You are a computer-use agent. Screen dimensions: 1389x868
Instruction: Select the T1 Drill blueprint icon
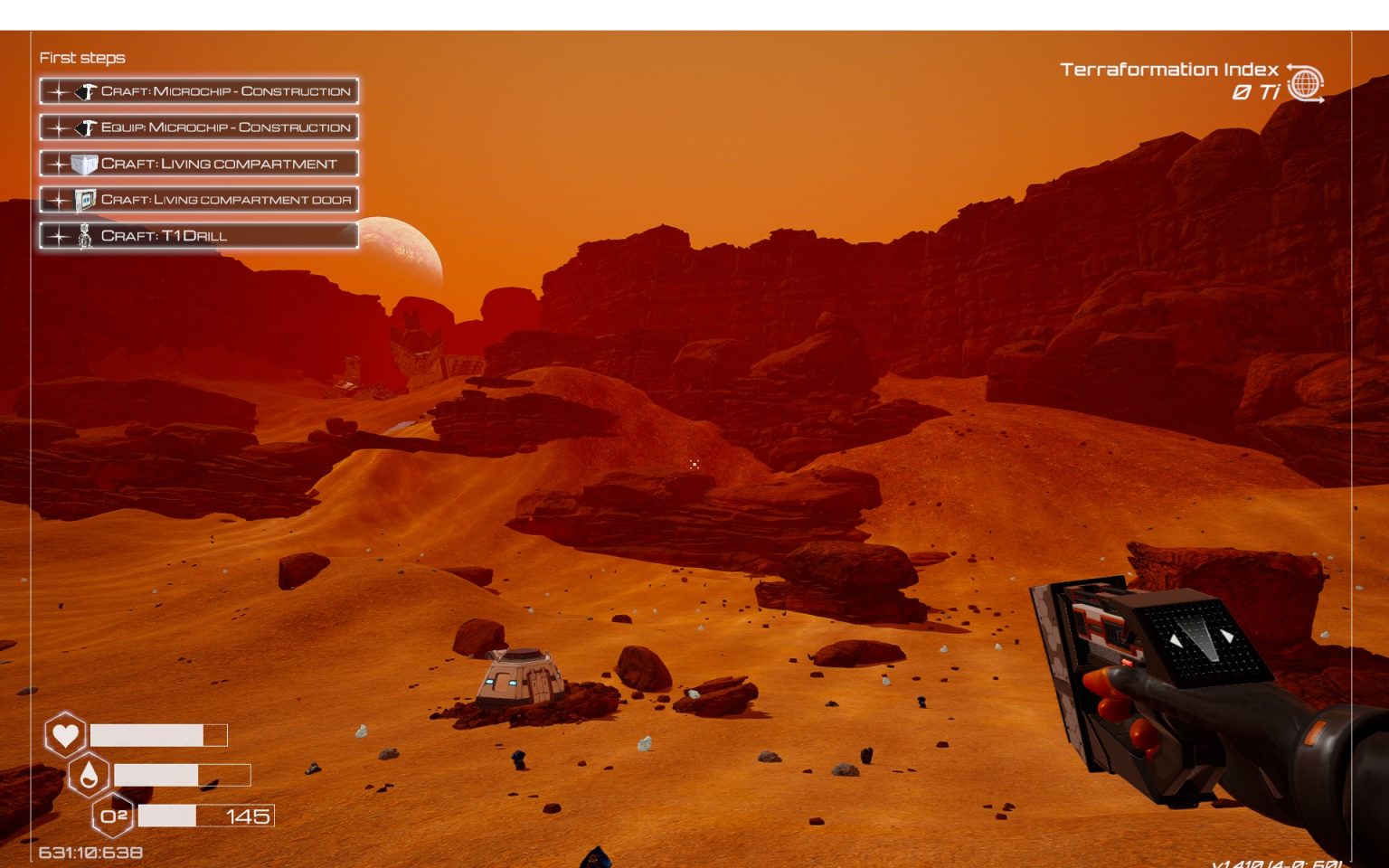pyautogui.click(x=86, y=235)
